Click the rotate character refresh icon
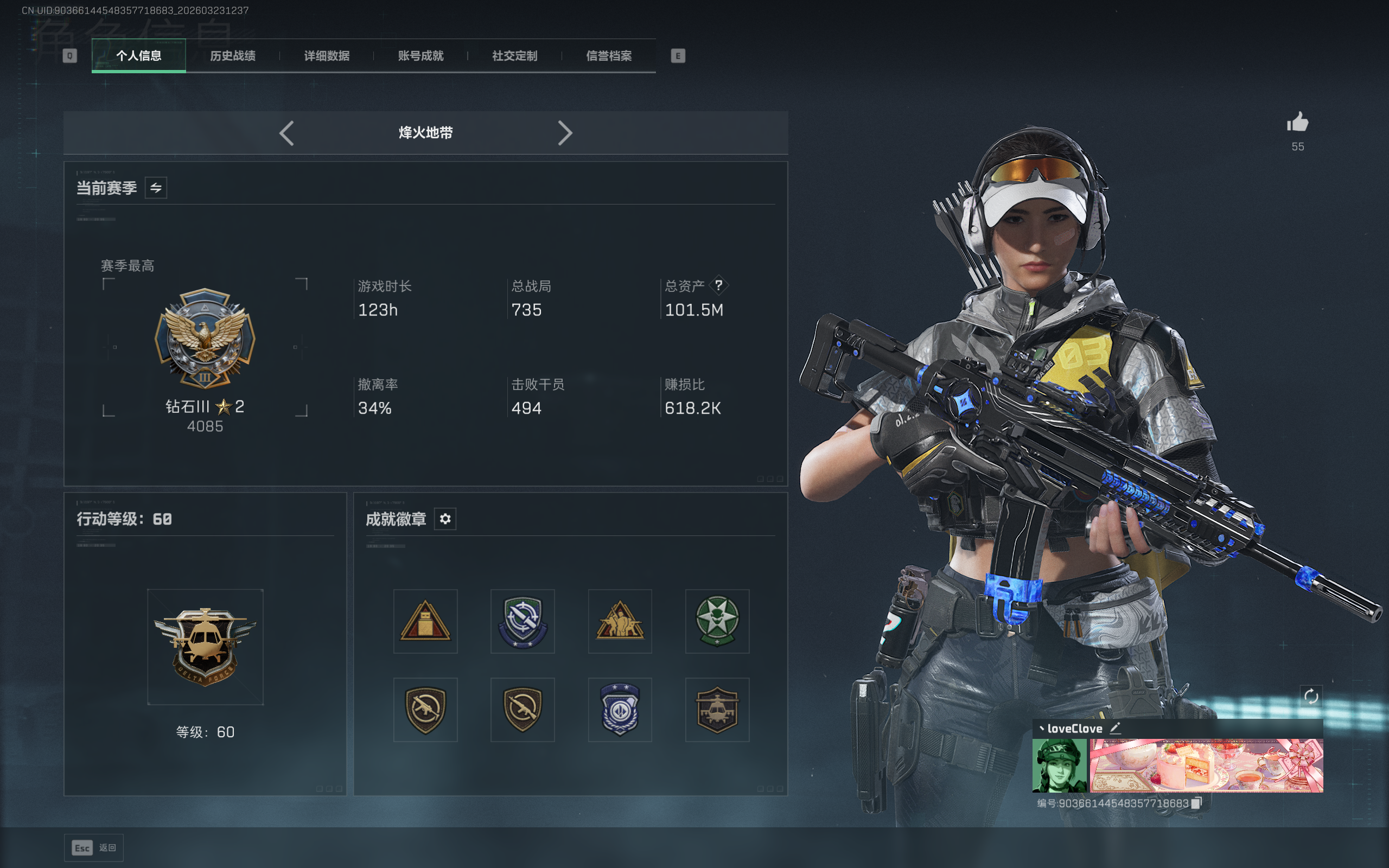 [x=1311, y=697]
